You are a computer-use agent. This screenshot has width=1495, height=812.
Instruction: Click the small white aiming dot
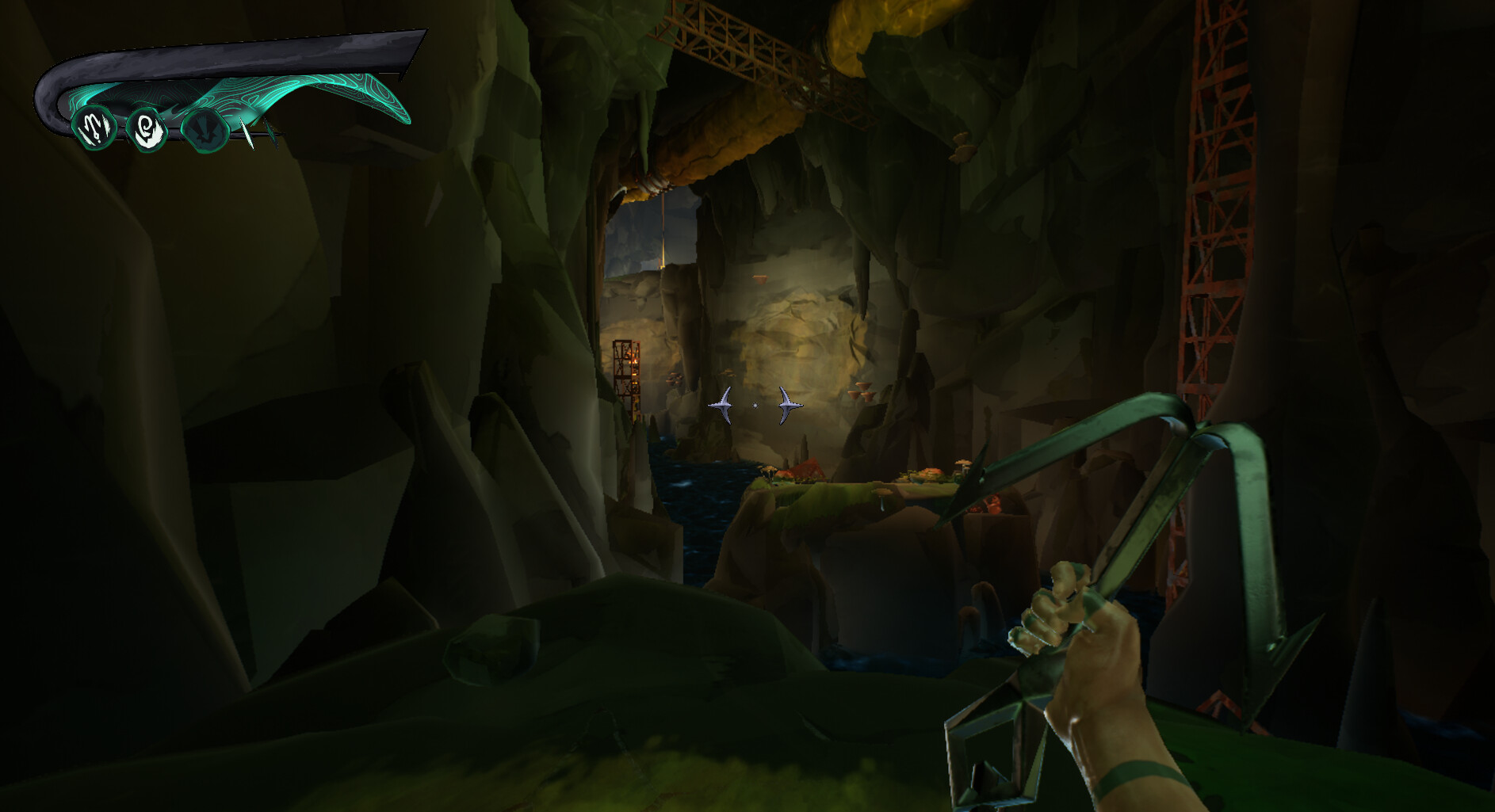(755, 405)
